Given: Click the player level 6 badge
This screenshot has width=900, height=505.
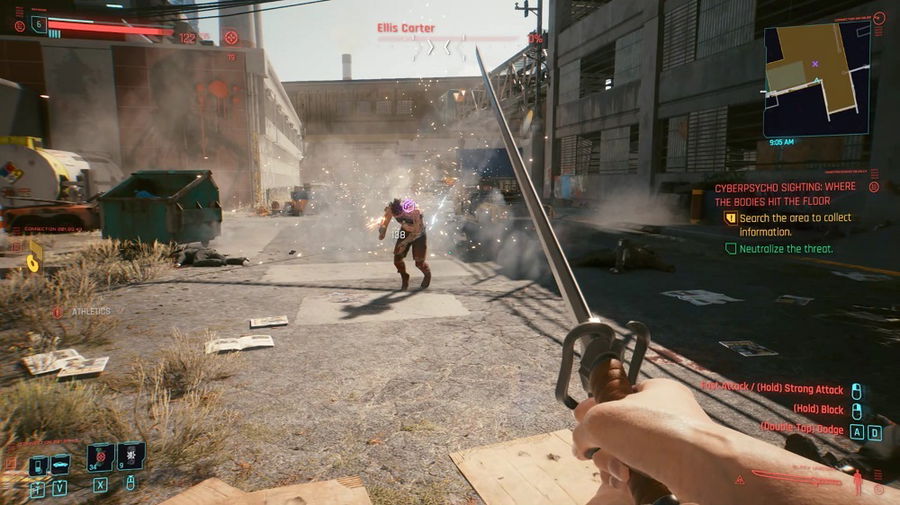Looking at the screenshot, I should click(39, 24).
